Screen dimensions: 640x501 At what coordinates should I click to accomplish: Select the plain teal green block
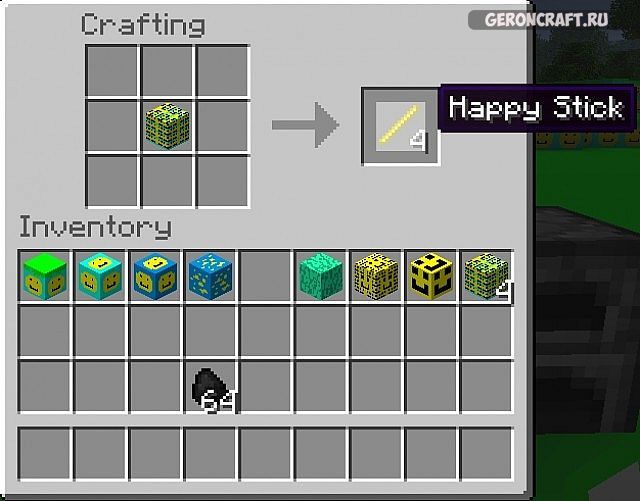point(321,277)
